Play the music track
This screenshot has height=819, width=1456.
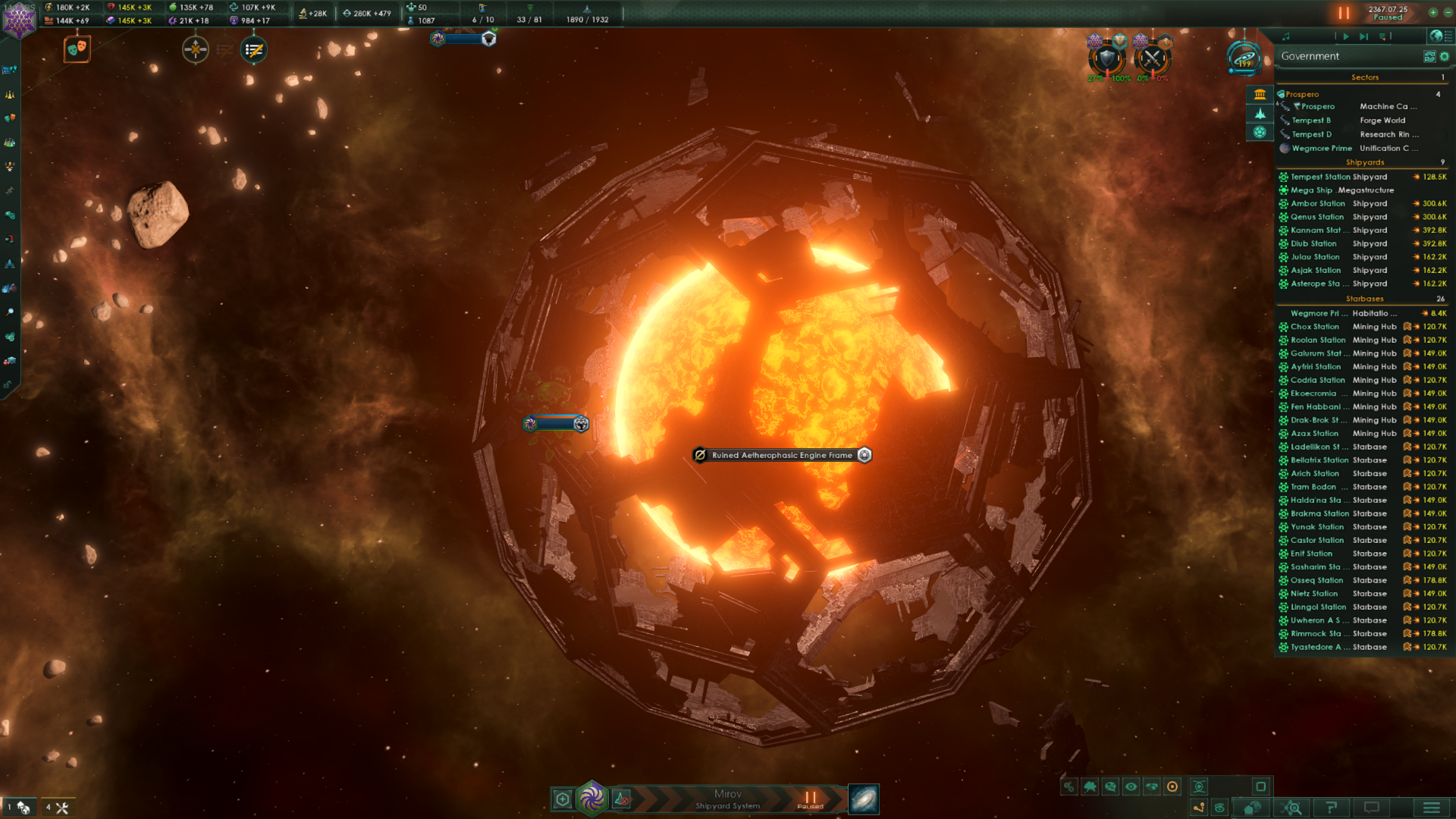pyautogui.click(x=1346, y=36)
